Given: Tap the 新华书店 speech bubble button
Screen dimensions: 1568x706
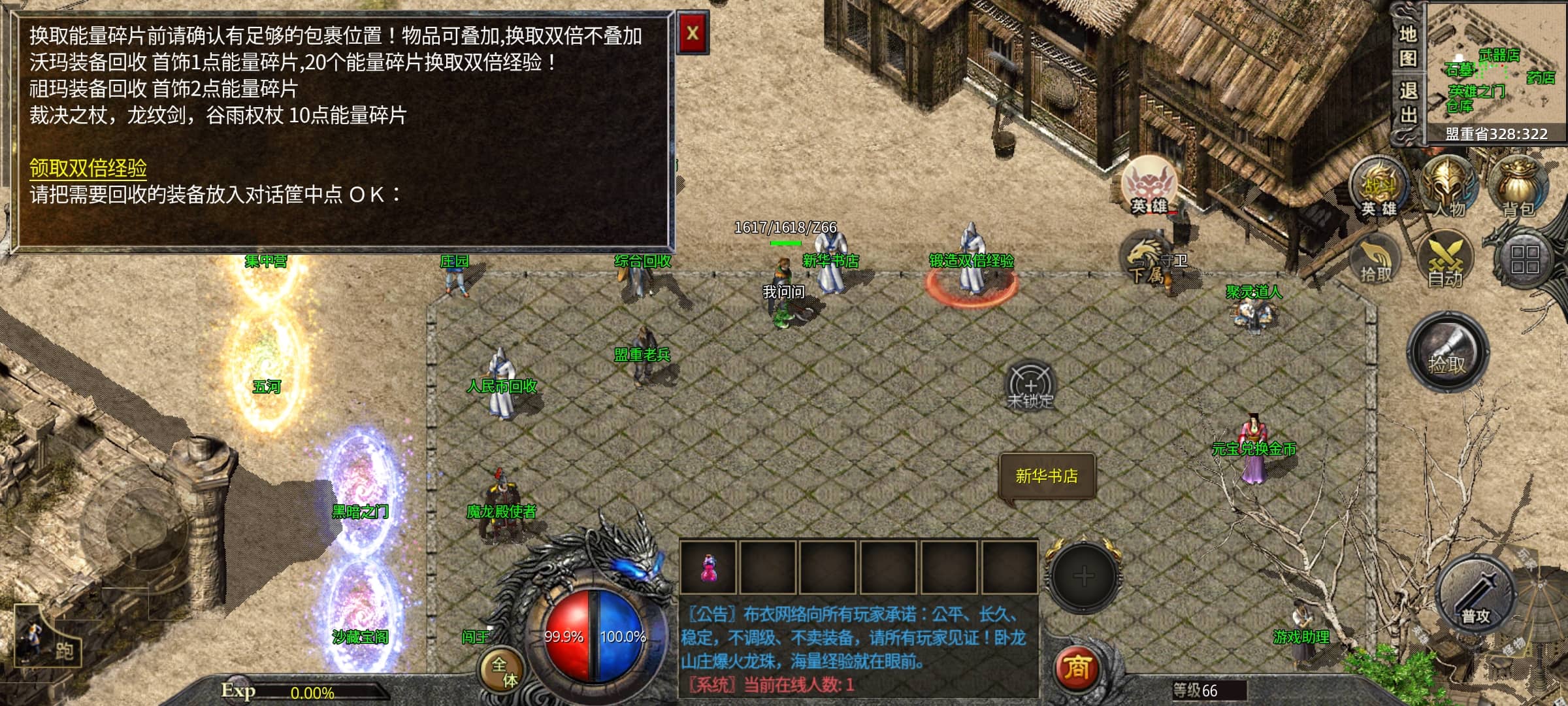Looking at the screenshot, I should (1047, 476).
